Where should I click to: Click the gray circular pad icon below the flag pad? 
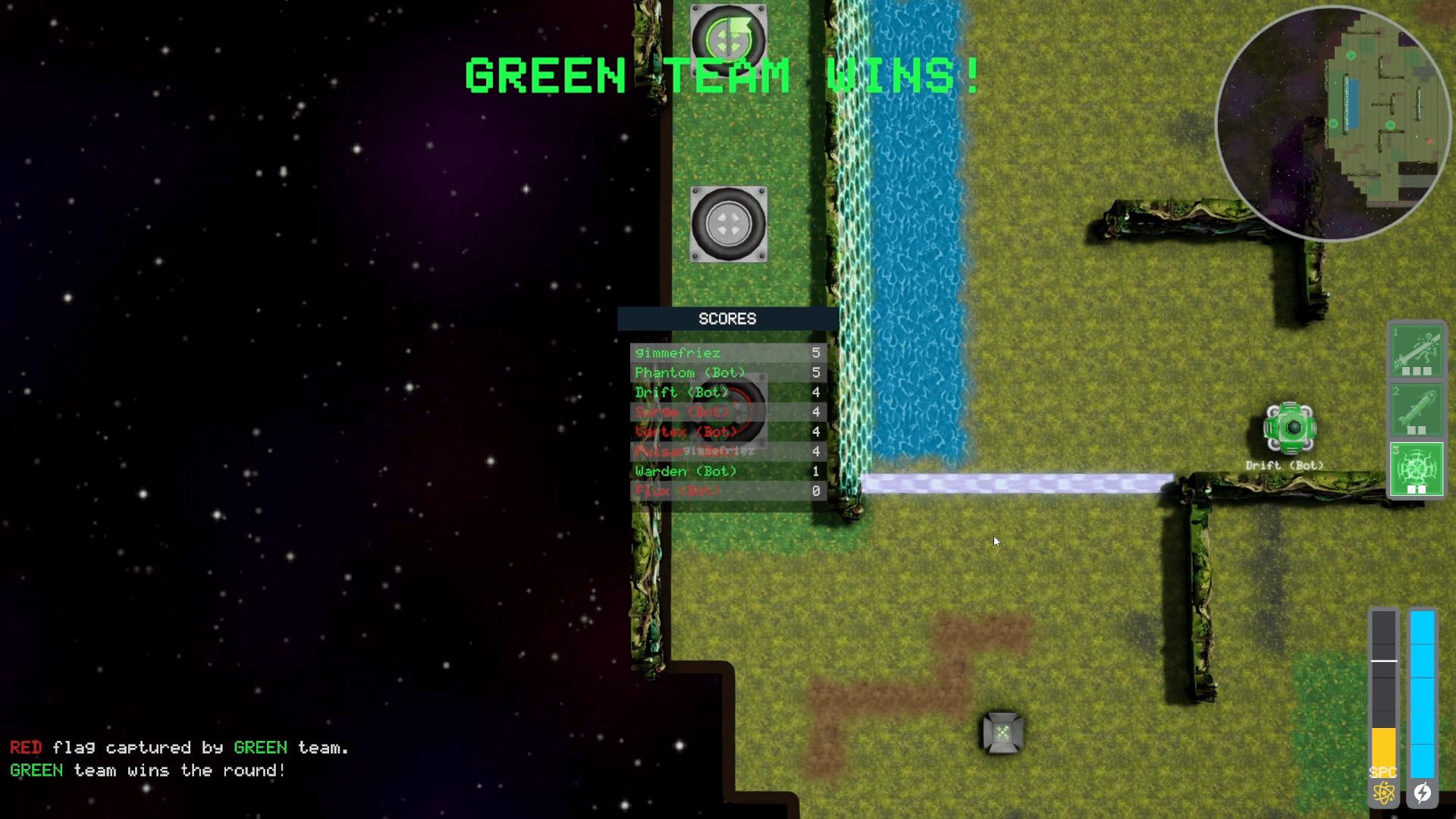pyautogui.click(x=727, y=226)
